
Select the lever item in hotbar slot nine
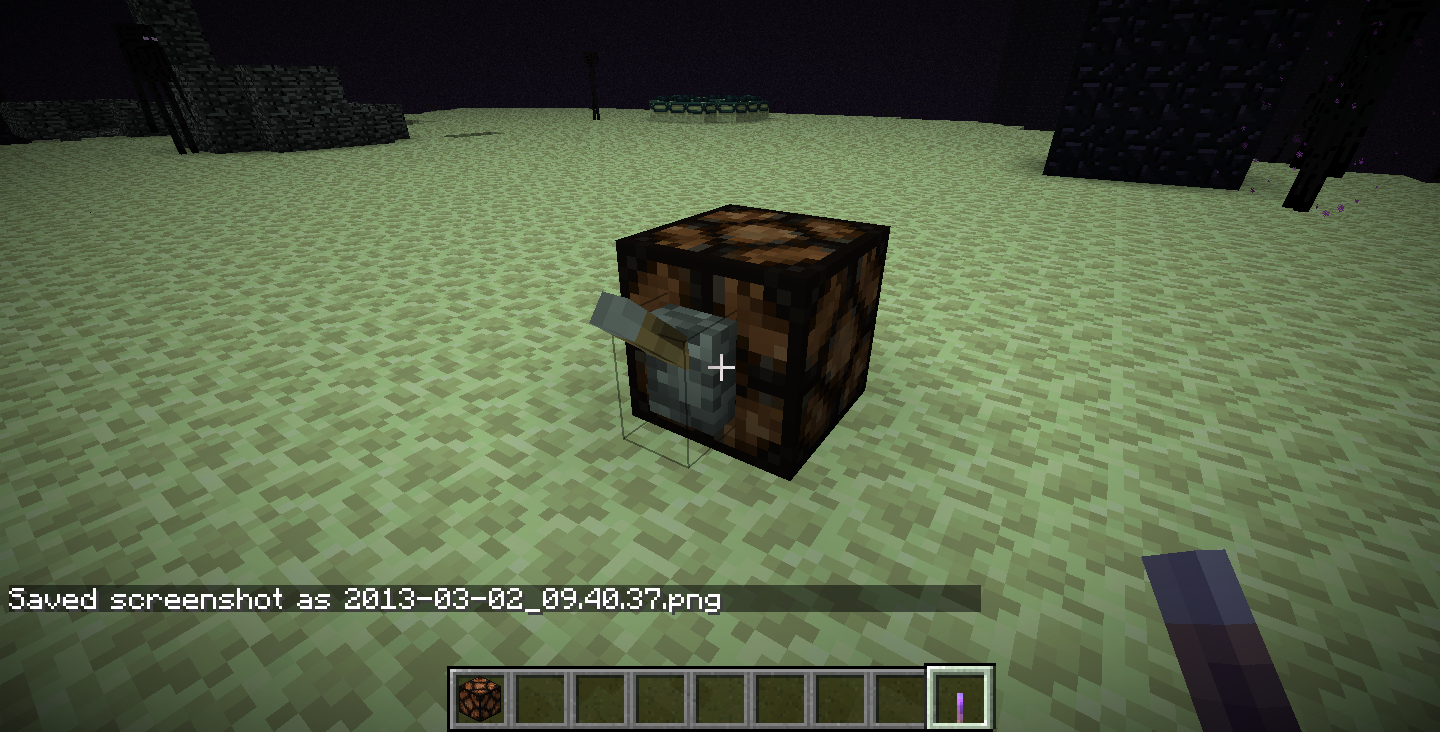coord(962,699)
